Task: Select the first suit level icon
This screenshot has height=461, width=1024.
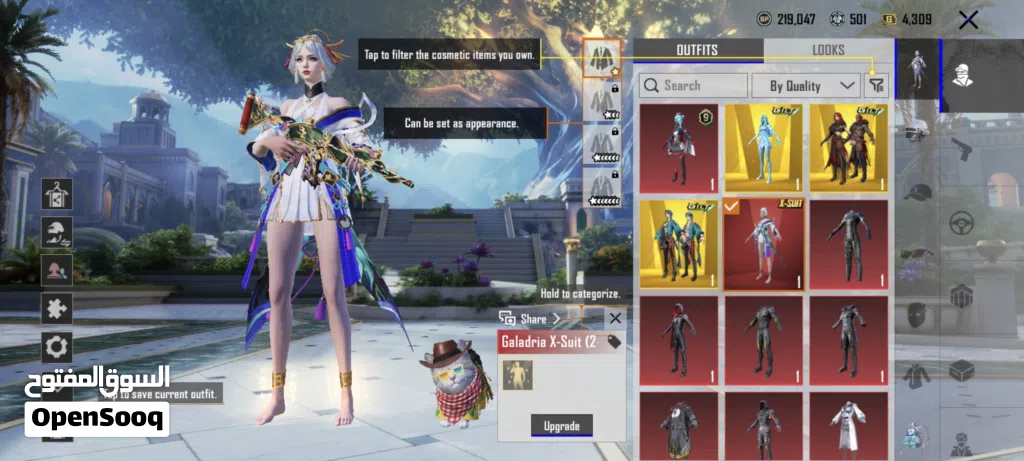Action: click(602, 59)
